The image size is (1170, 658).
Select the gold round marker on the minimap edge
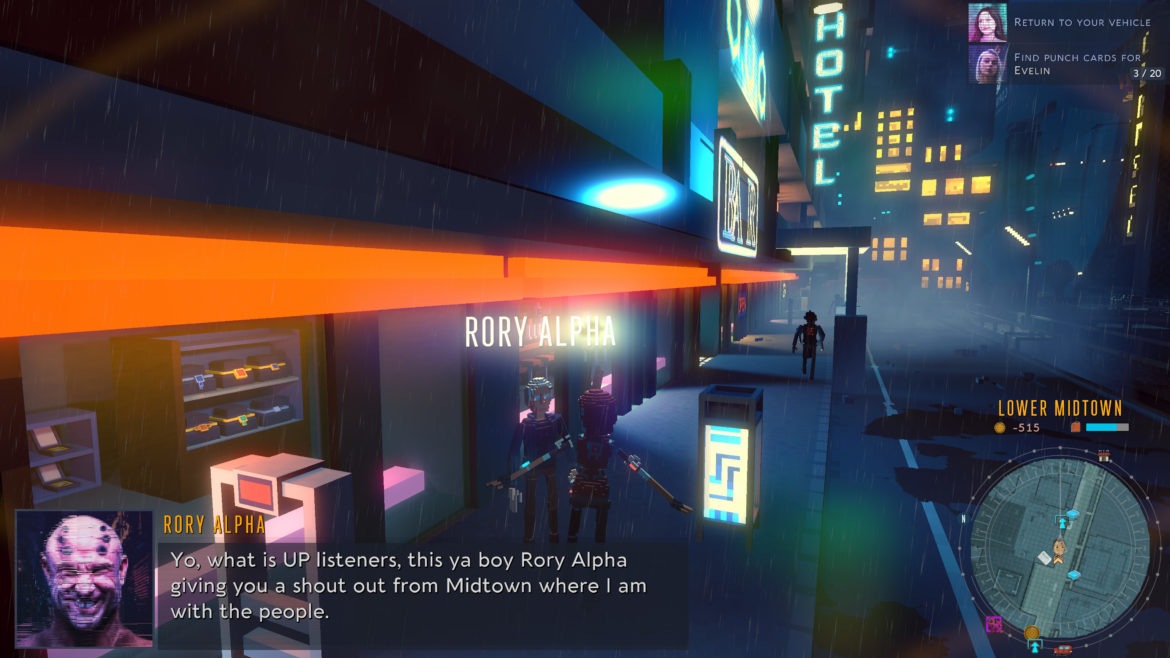[1031, 633]
